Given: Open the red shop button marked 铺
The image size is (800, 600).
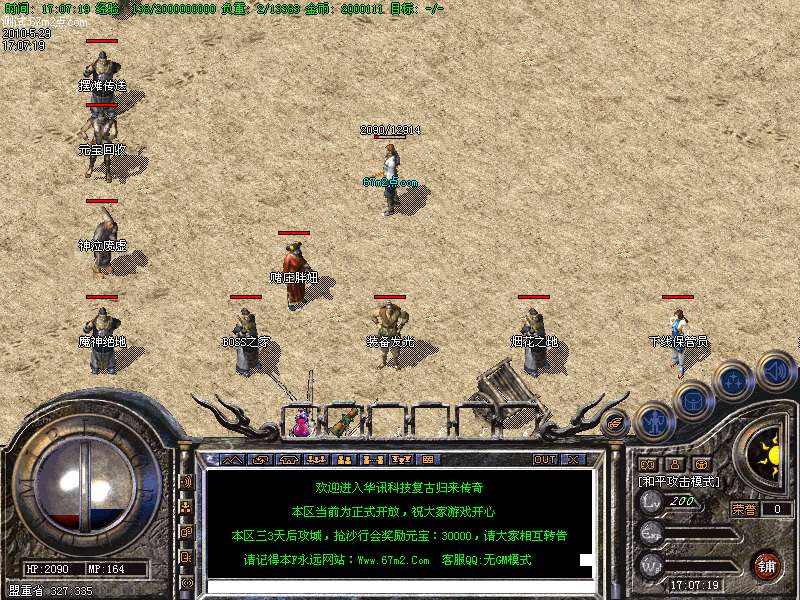Looking at the screenshot, I should (x=766, y=565).
